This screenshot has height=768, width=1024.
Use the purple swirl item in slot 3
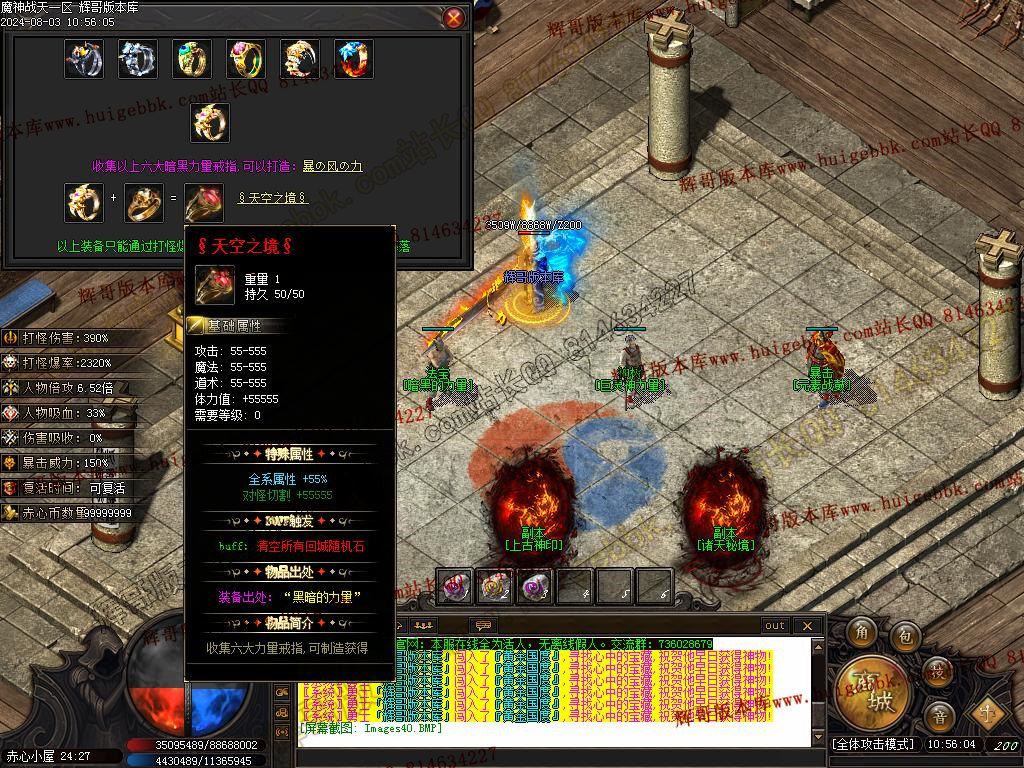click(535, 587)
